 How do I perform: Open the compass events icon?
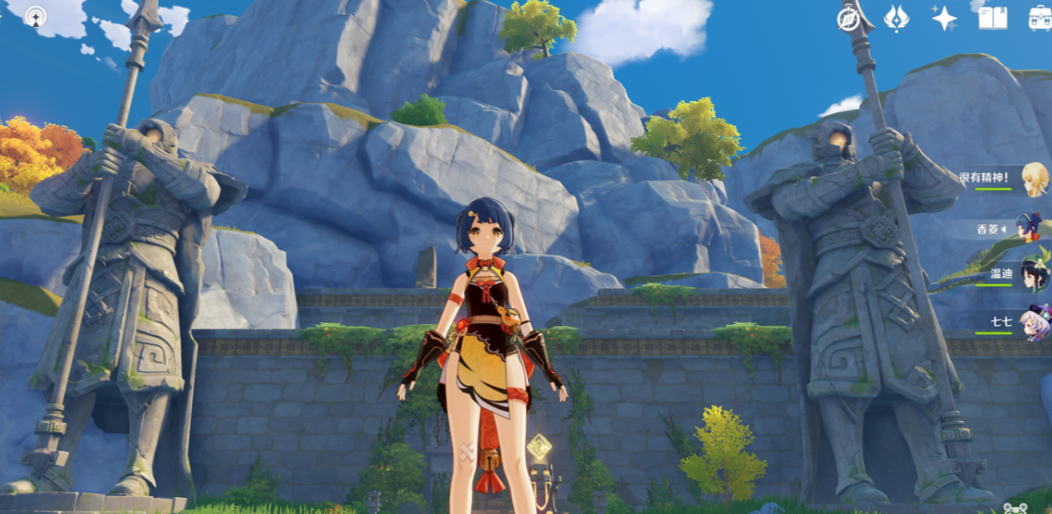click(x=850, y=18)
